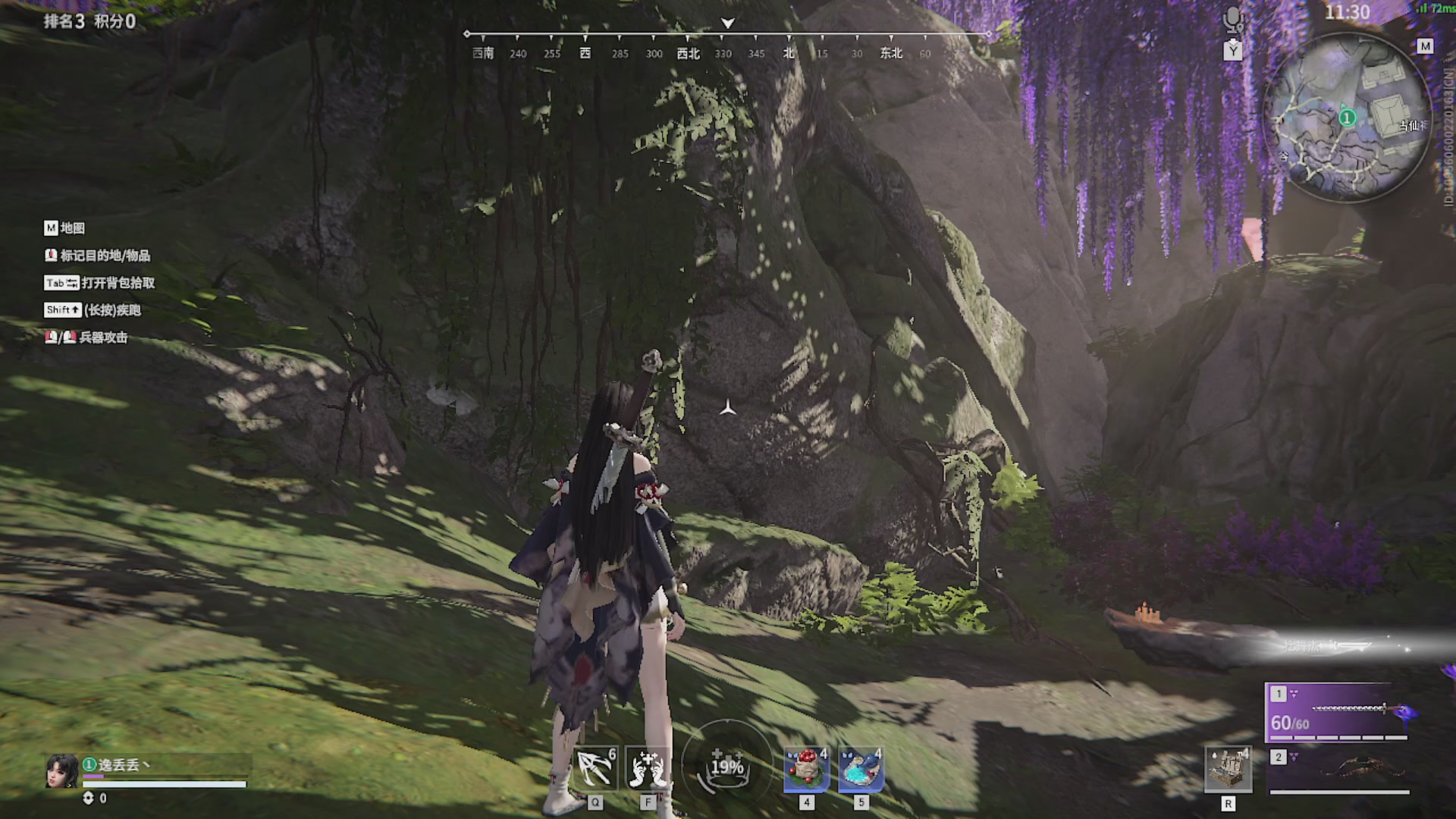Select the grappling hook slot
The image size is (1456, 819).
click(x=595, y=768)
